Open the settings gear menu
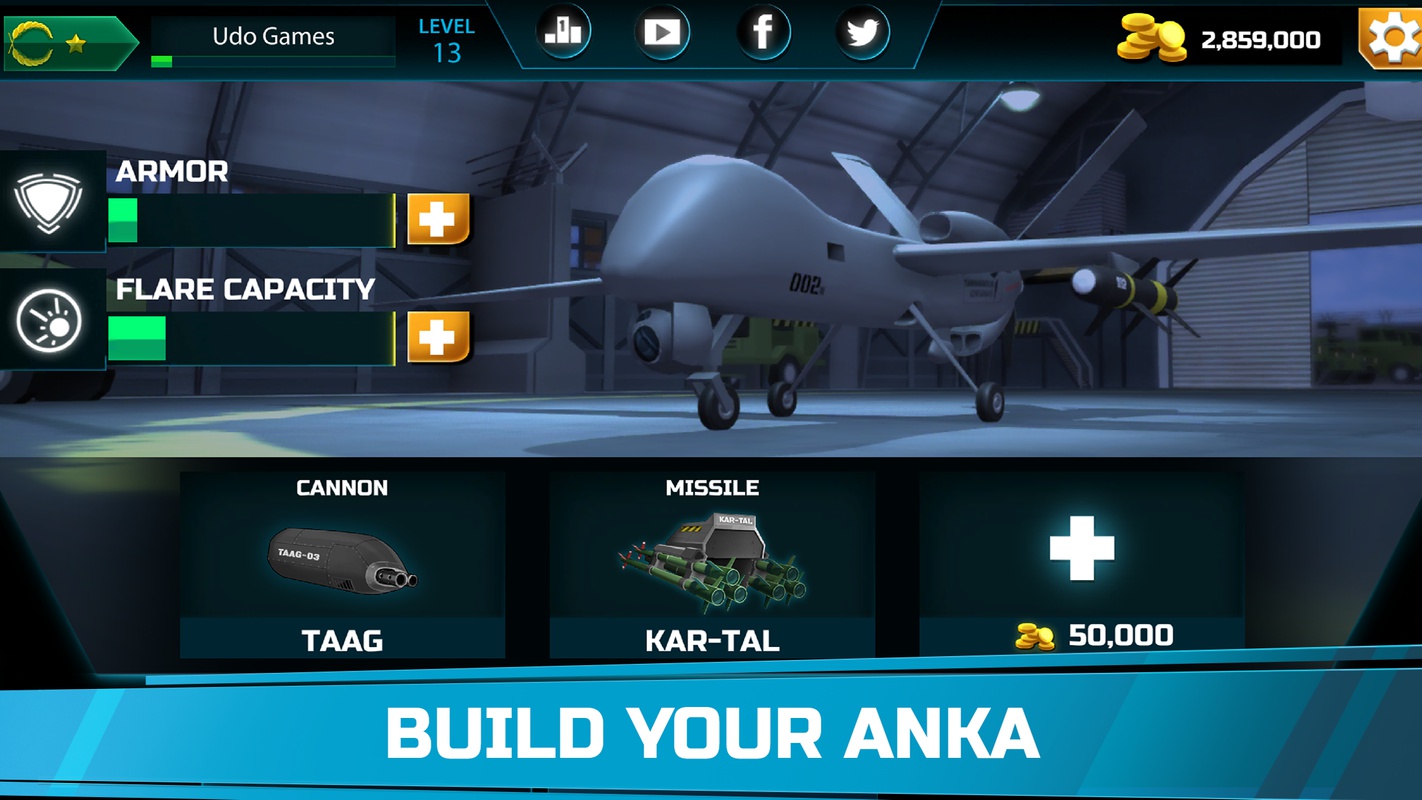This screenshot has height=800, width=1422. click(x=1392, y=38)
